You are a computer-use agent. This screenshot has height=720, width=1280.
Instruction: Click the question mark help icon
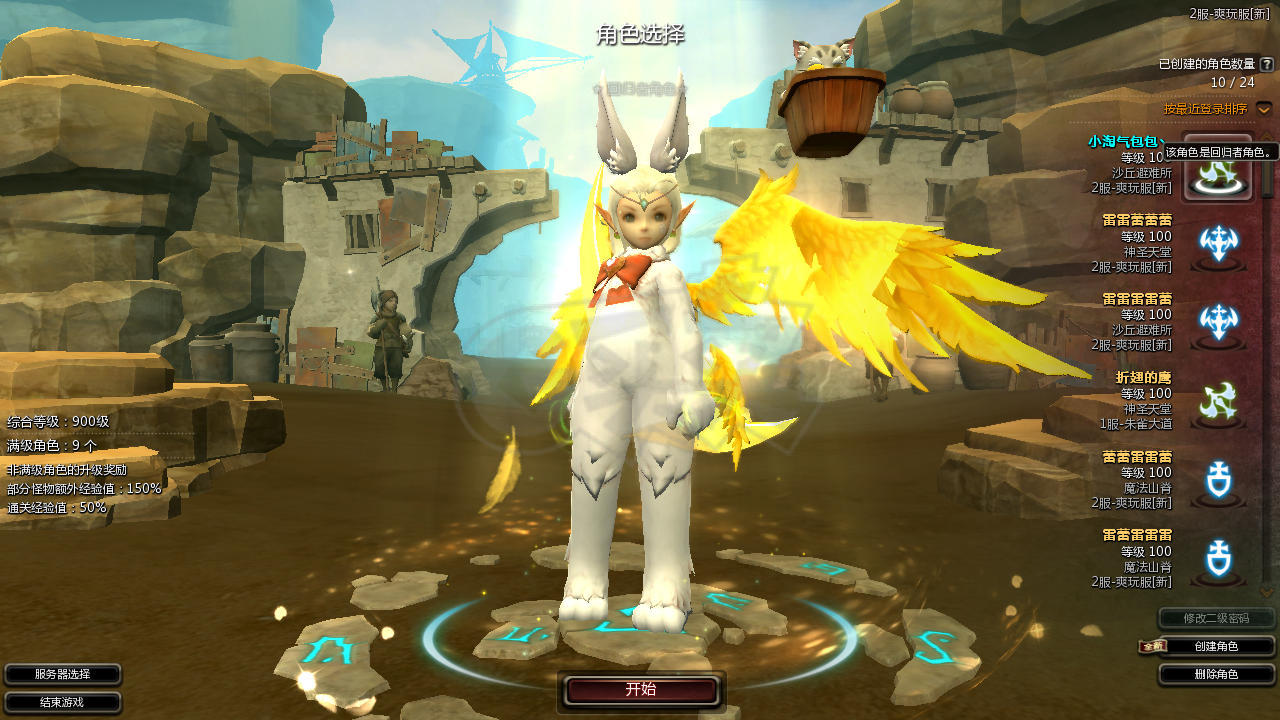1267,64
